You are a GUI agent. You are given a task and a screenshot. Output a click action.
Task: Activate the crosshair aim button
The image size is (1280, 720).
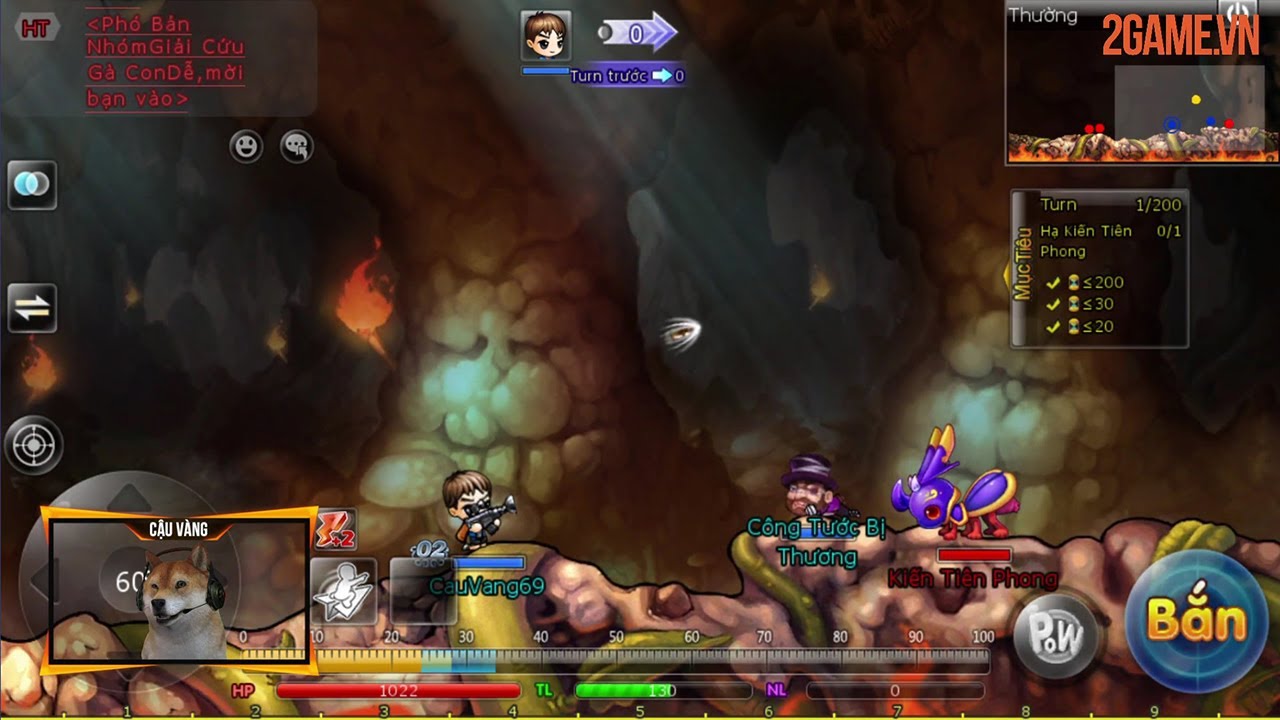(33, 445)
